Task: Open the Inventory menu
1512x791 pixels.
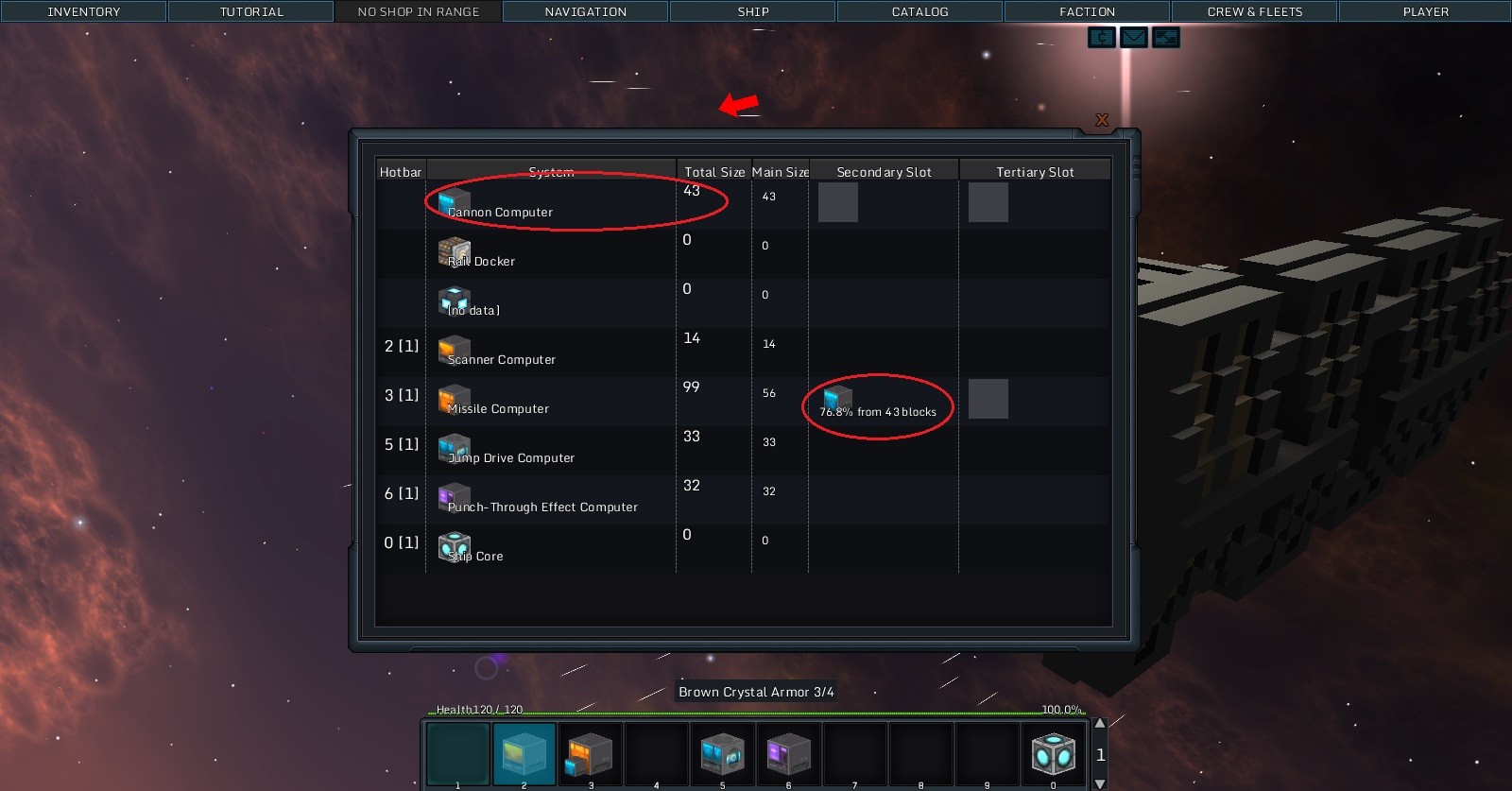Action: pyautogui.click(x=83, y=11)
